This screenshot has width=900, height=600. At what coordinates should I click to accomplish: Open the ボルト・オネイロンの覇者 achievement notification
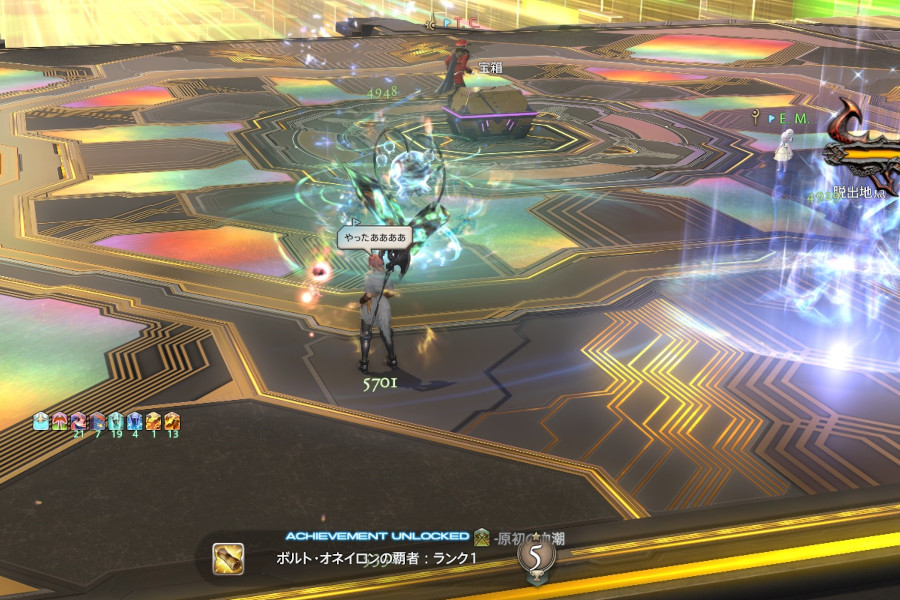(x=376, y=558)
